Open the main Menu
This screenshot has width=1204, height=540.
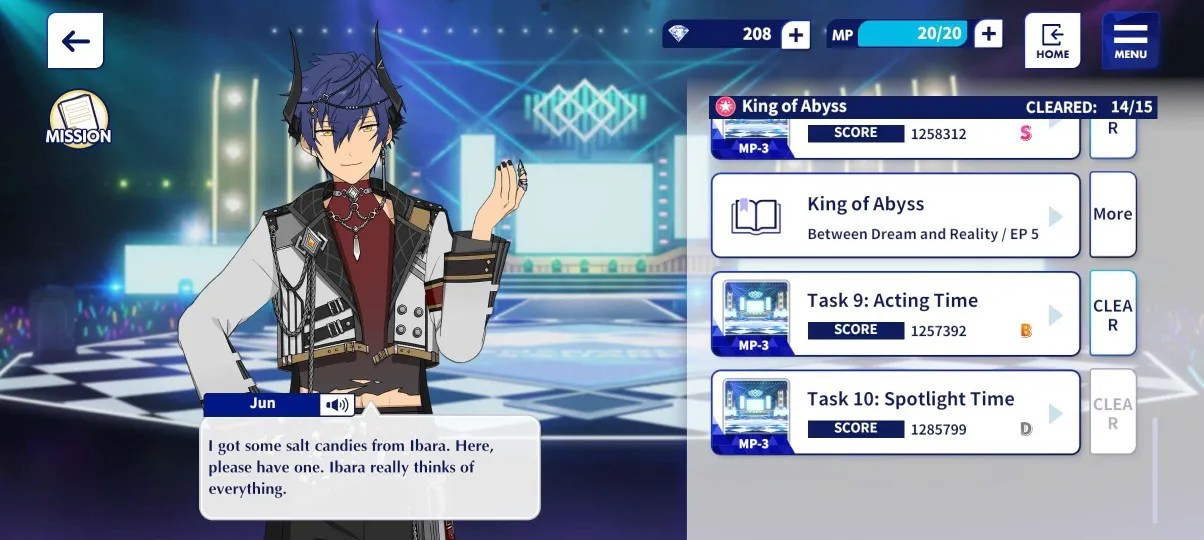[x=1130, y=41]
